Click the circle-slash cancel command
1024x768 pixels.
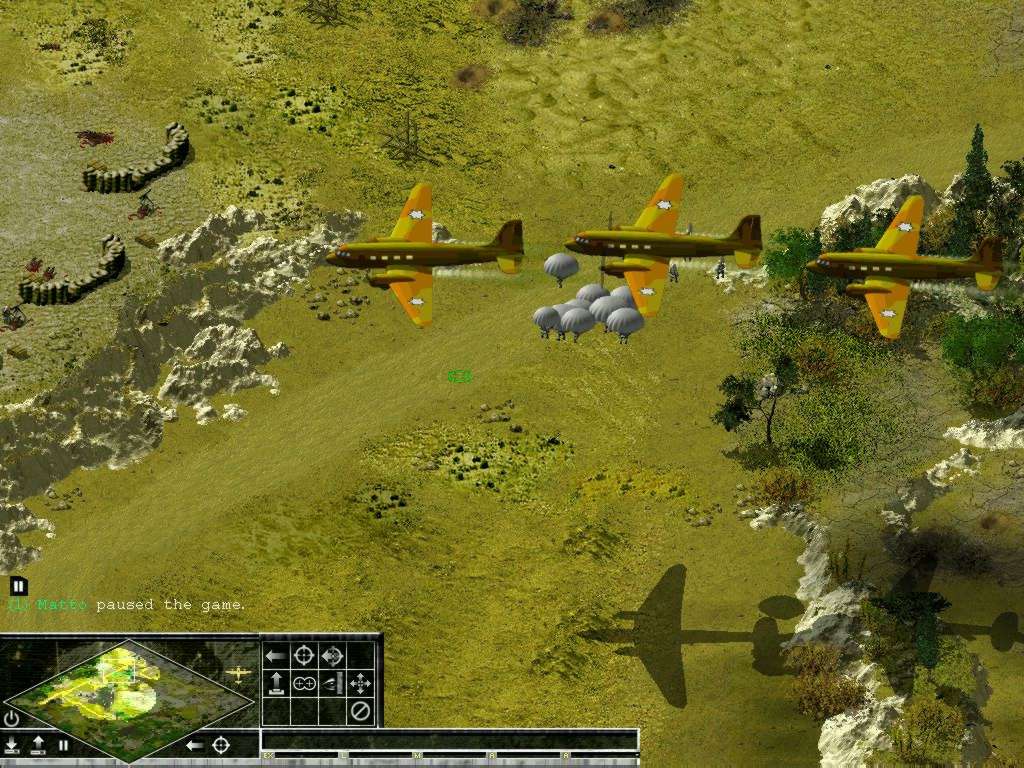click(360, 712)
